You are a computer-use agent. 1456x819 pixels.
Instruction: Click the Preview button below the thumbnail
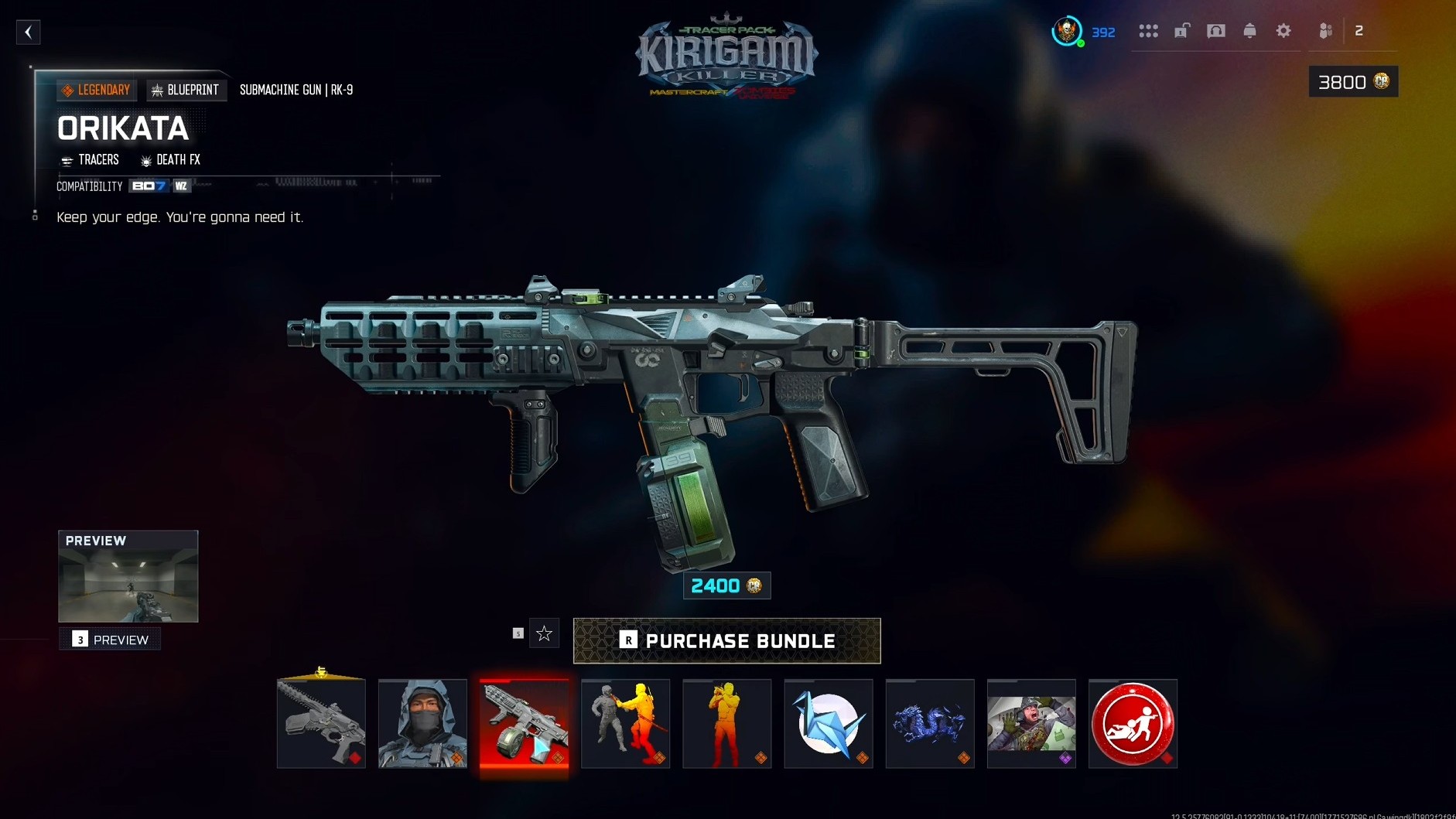pos(109,640)
